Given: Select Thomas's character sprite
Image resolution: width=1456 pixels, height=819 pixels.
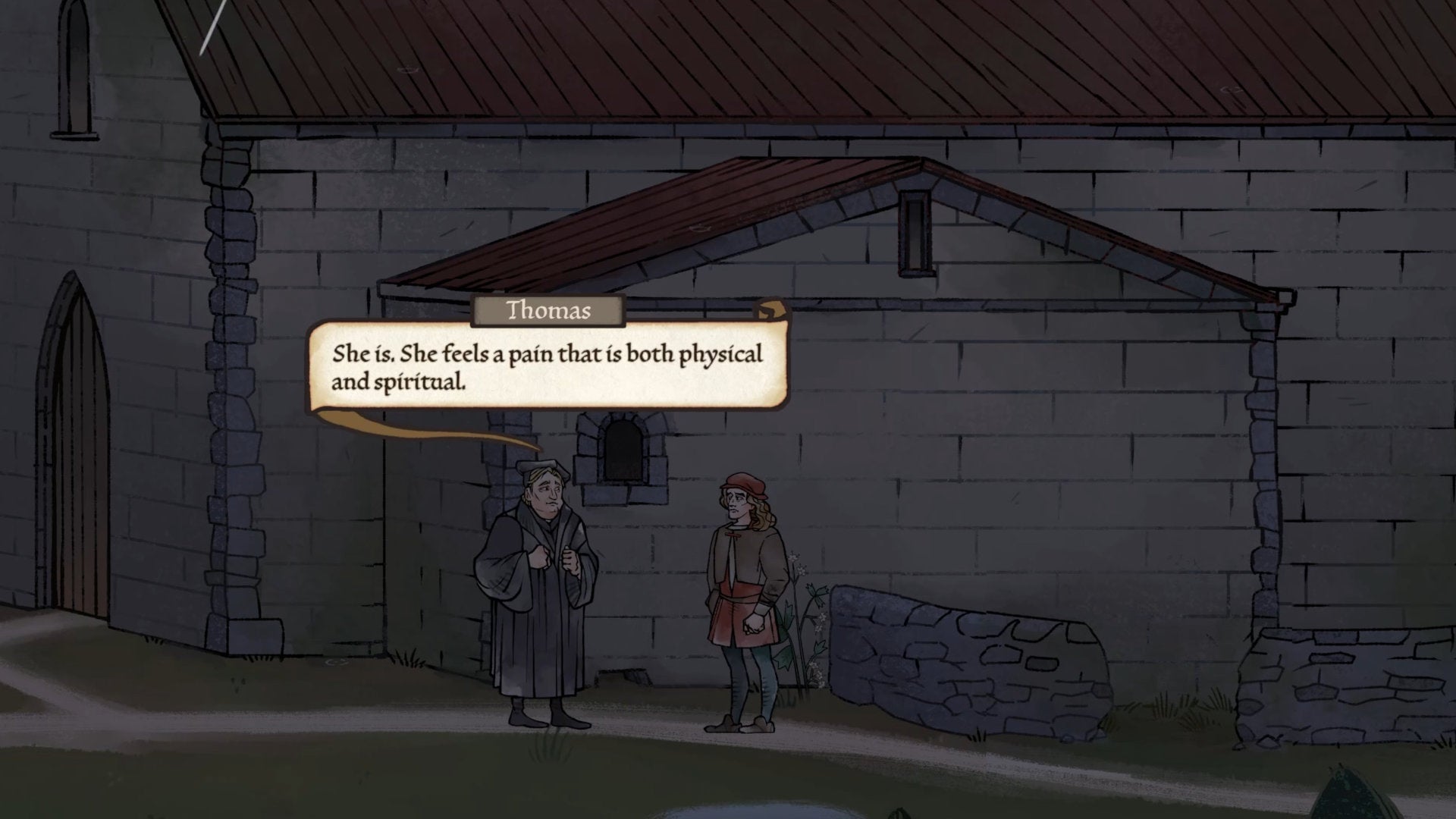Looking at the screenshot, I should pos(538,599).
